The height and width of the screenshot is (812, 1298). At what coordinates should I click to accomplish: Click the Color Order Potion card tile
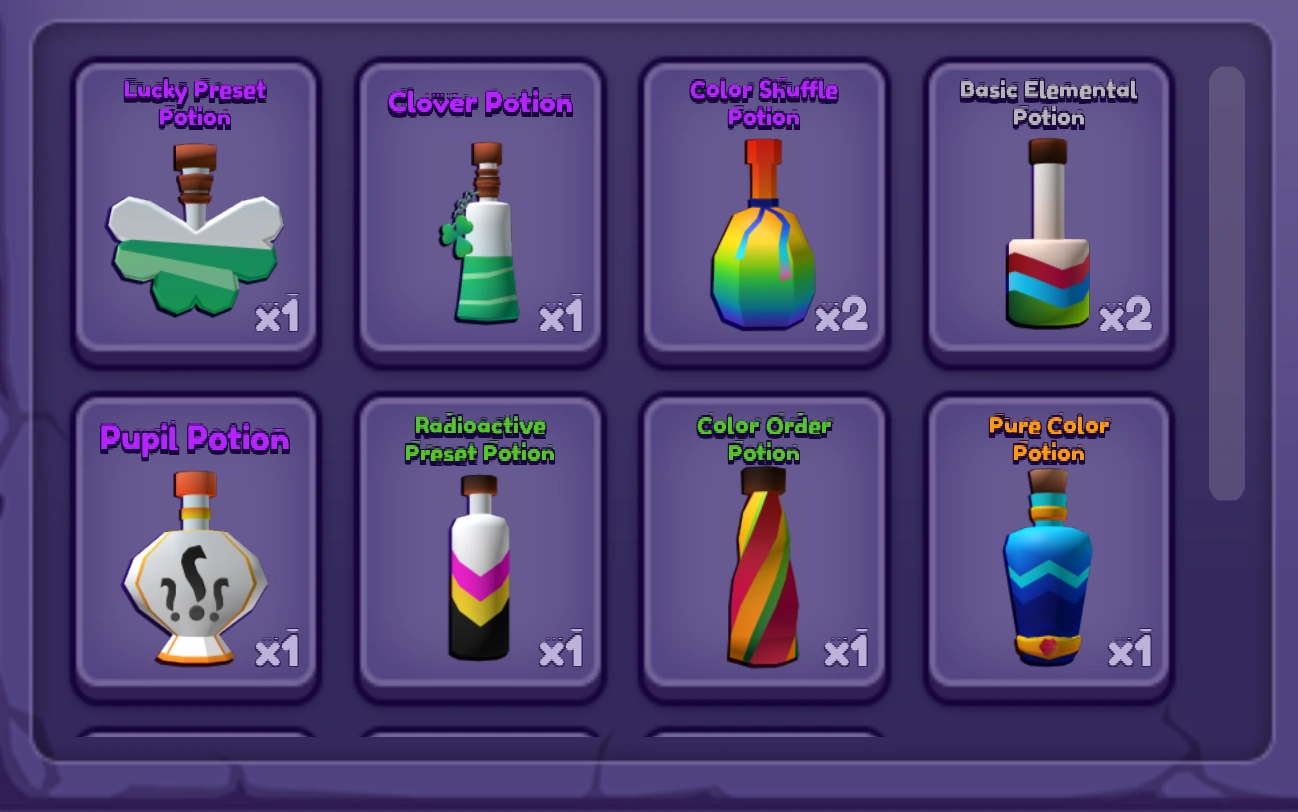[x=763, y=545]
